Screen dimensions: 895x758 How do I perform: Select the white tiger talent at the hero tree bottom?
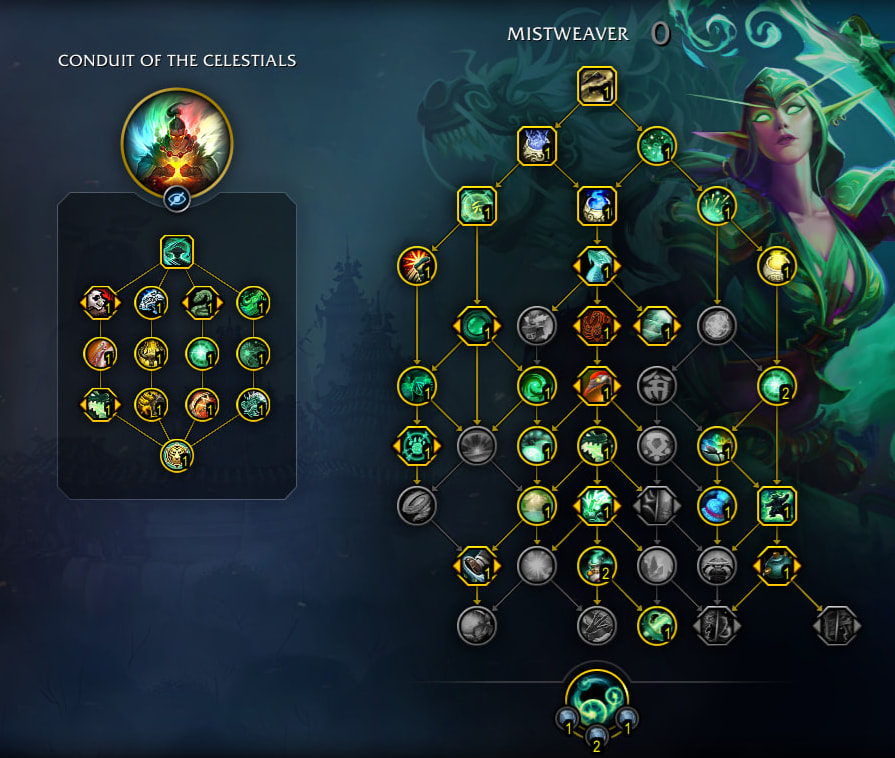pyautogui.click(x=177, y=455)
